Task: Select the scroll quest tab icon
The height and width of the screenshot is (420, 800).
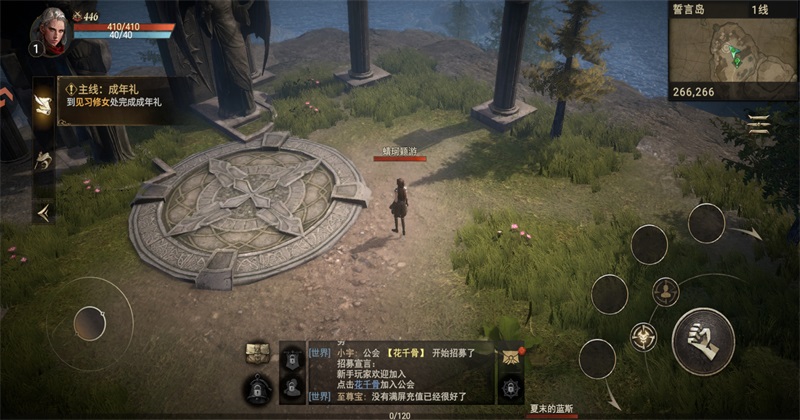Action: click(43, 106)
